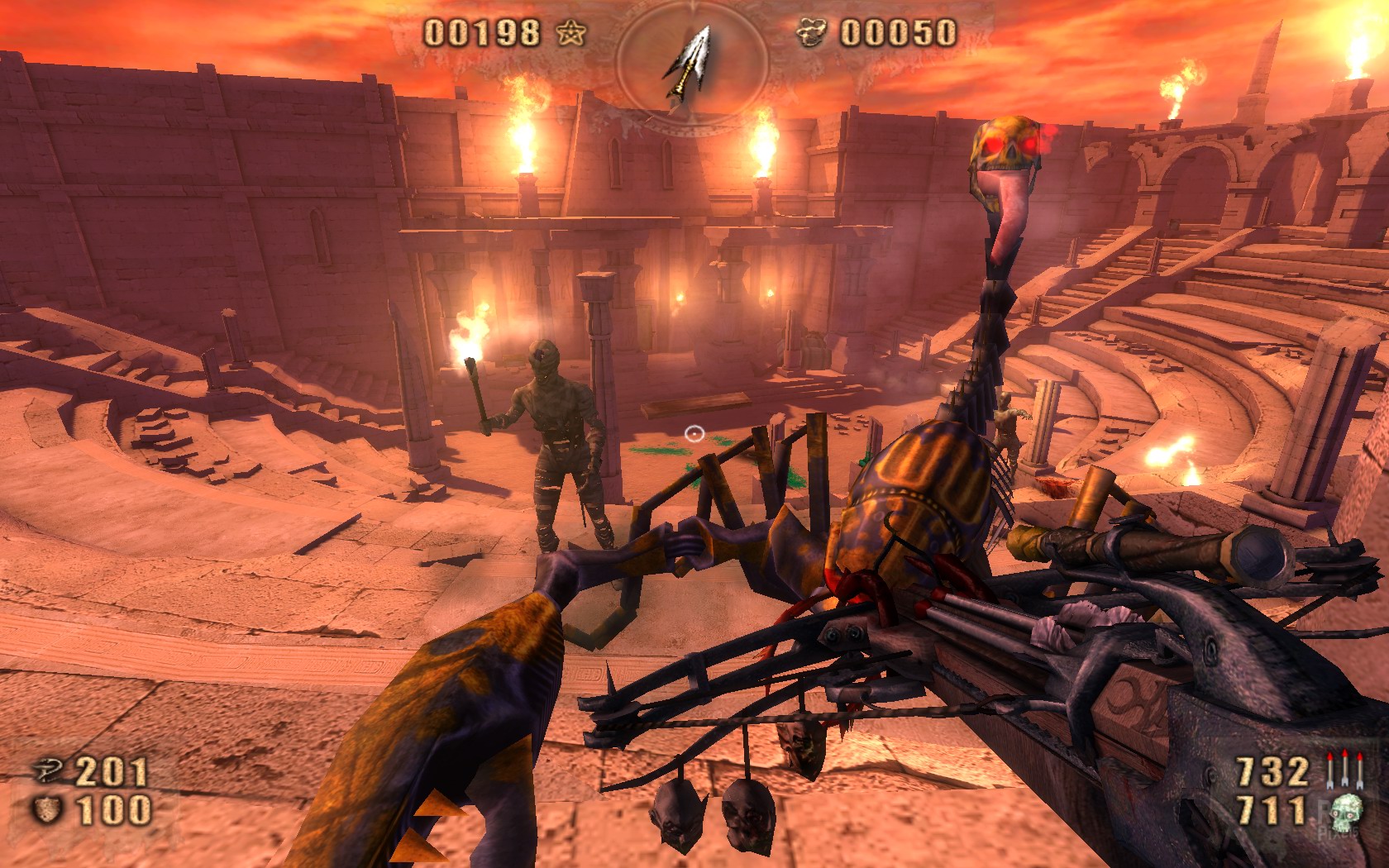Click the armor shield icon
Image resolution: width=1389 pixels, height=868 pixels.
47,809
